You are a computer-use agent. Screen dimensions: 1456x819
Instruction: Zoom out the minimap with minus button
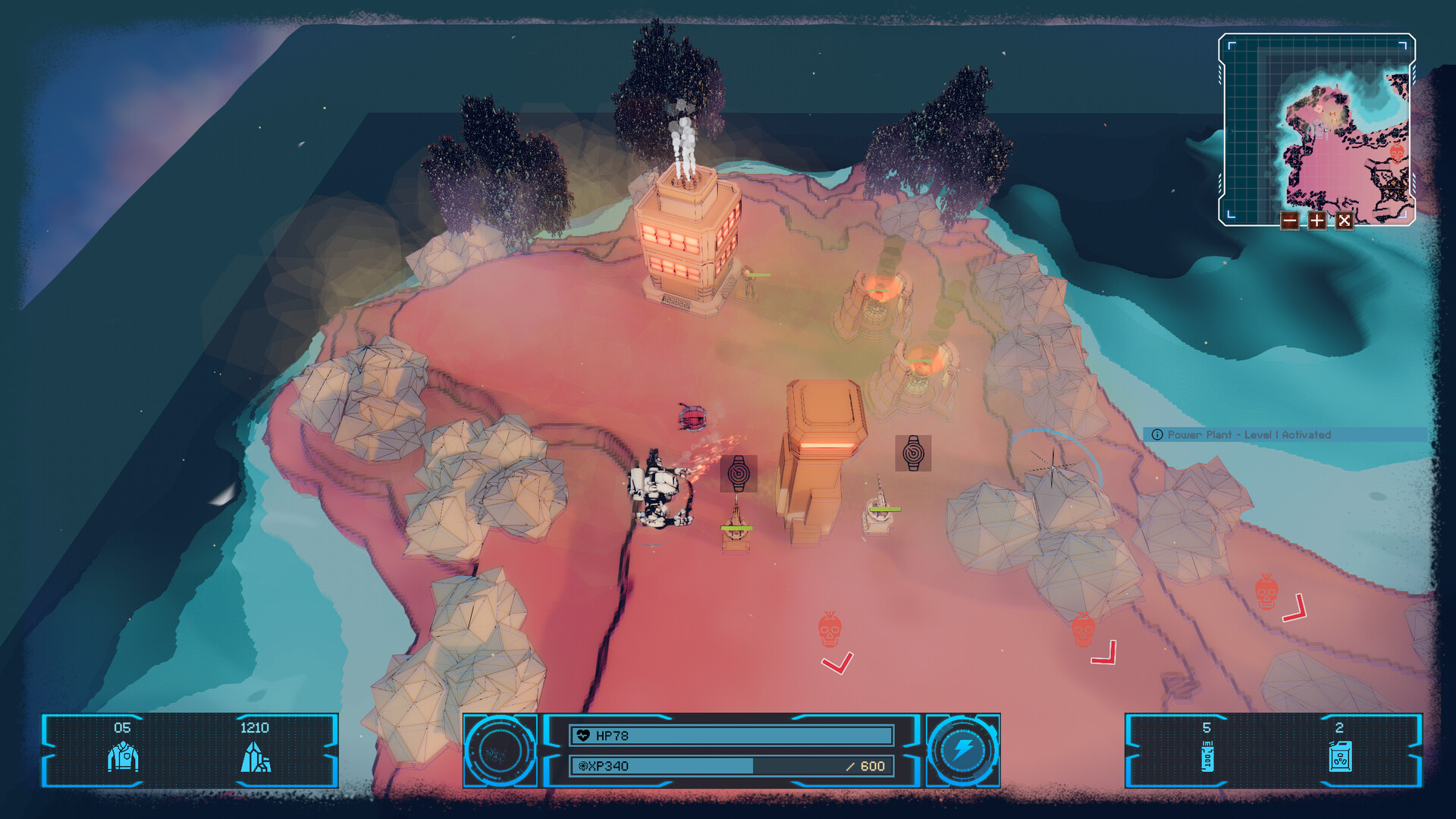(1290, 221)
